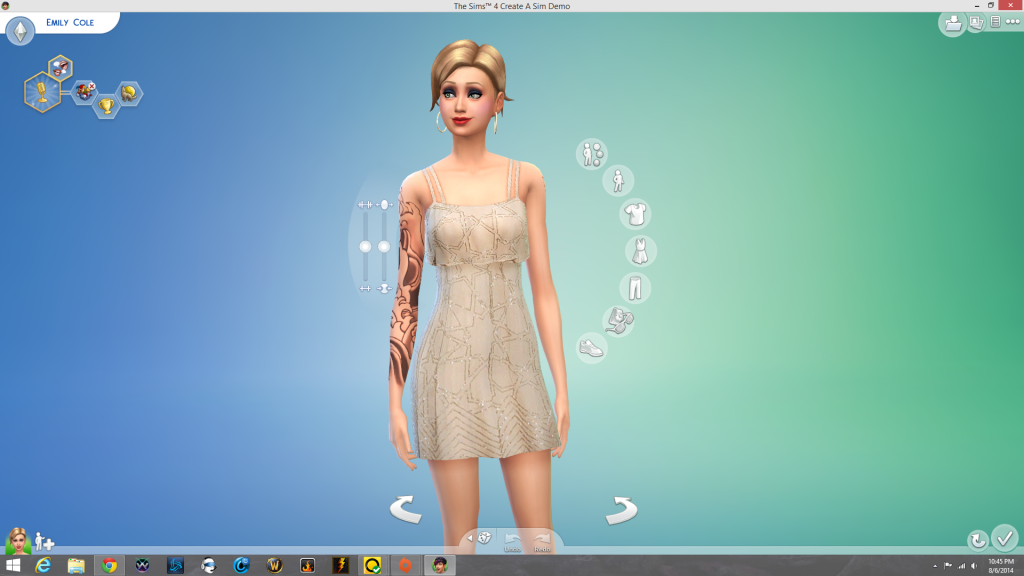1024x576 pixels.
Task: Choose the tops shirt category
Action: pyautogui.click(x=634, y=214)
